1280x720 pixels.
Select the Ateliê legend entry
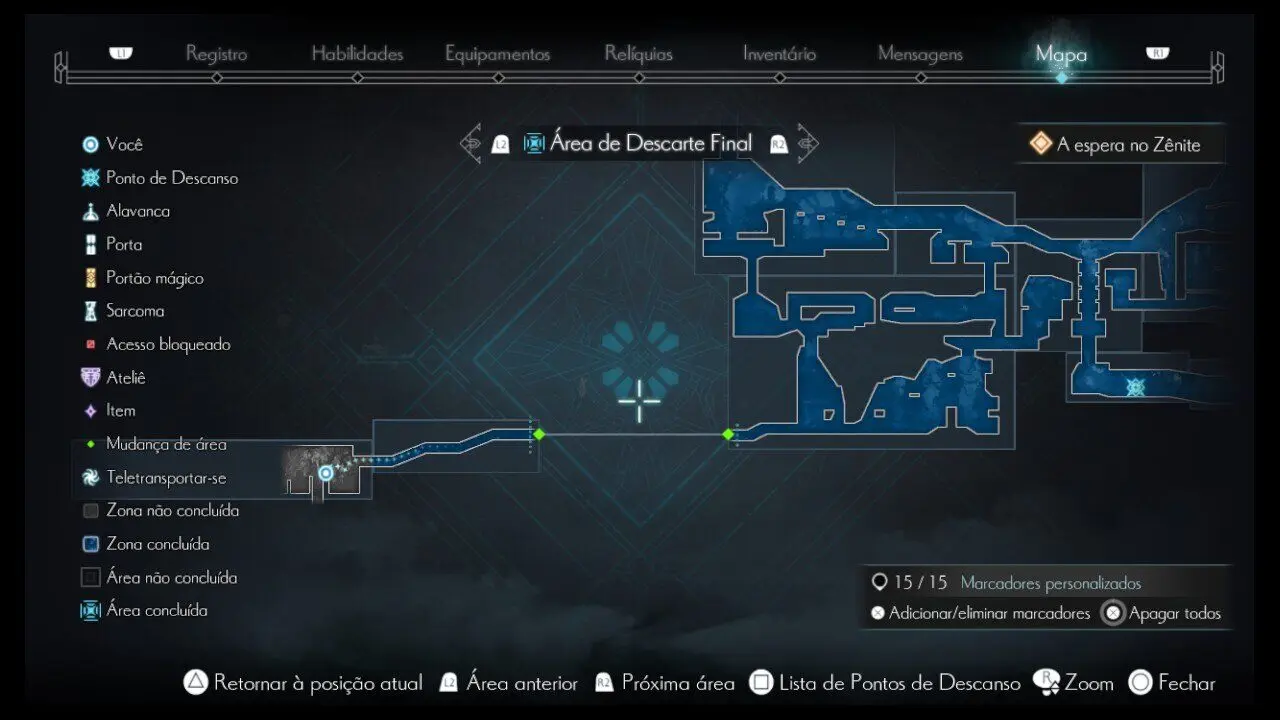coord(126,377)
